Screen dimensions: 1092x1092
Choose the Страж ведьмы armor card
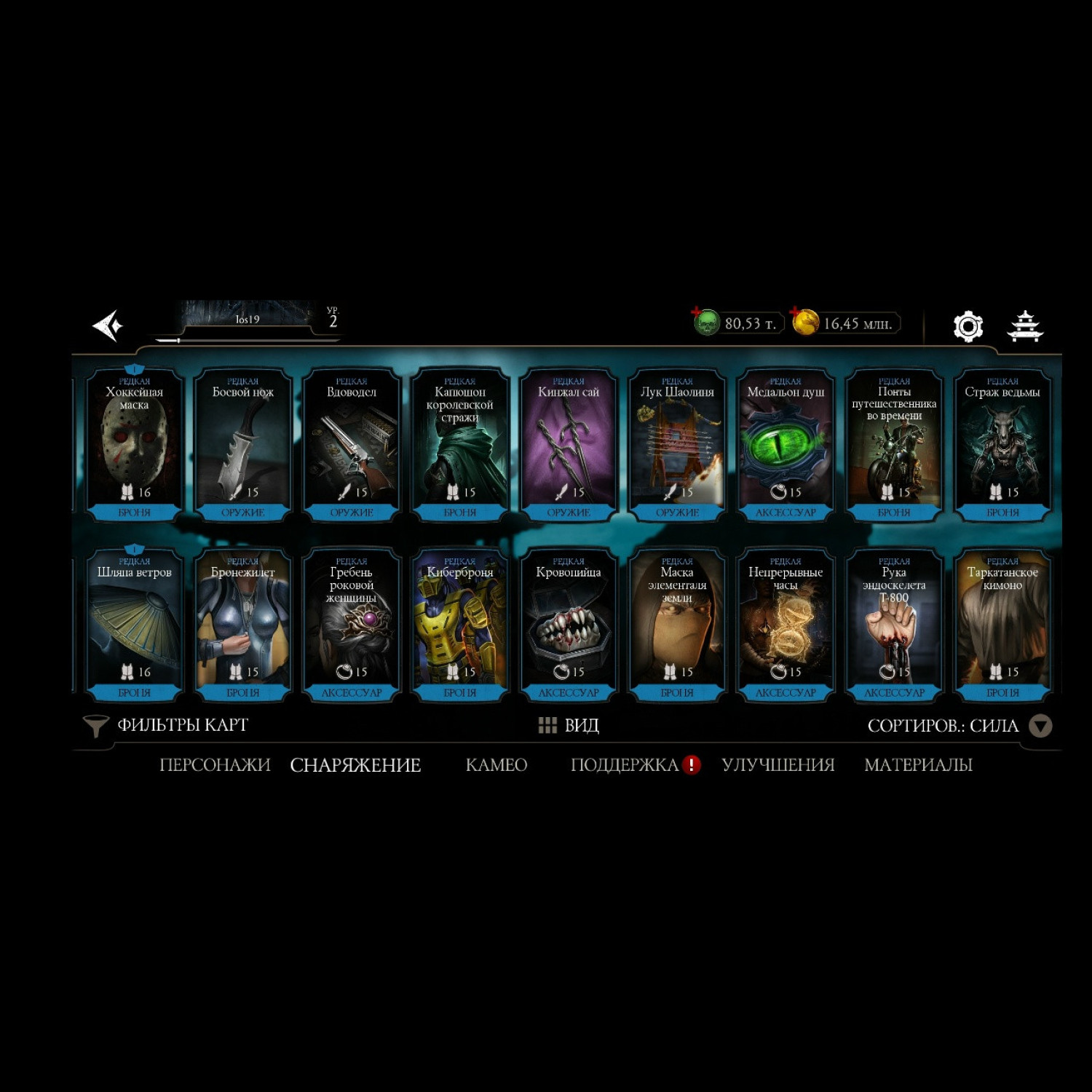tap(1002, 446)
